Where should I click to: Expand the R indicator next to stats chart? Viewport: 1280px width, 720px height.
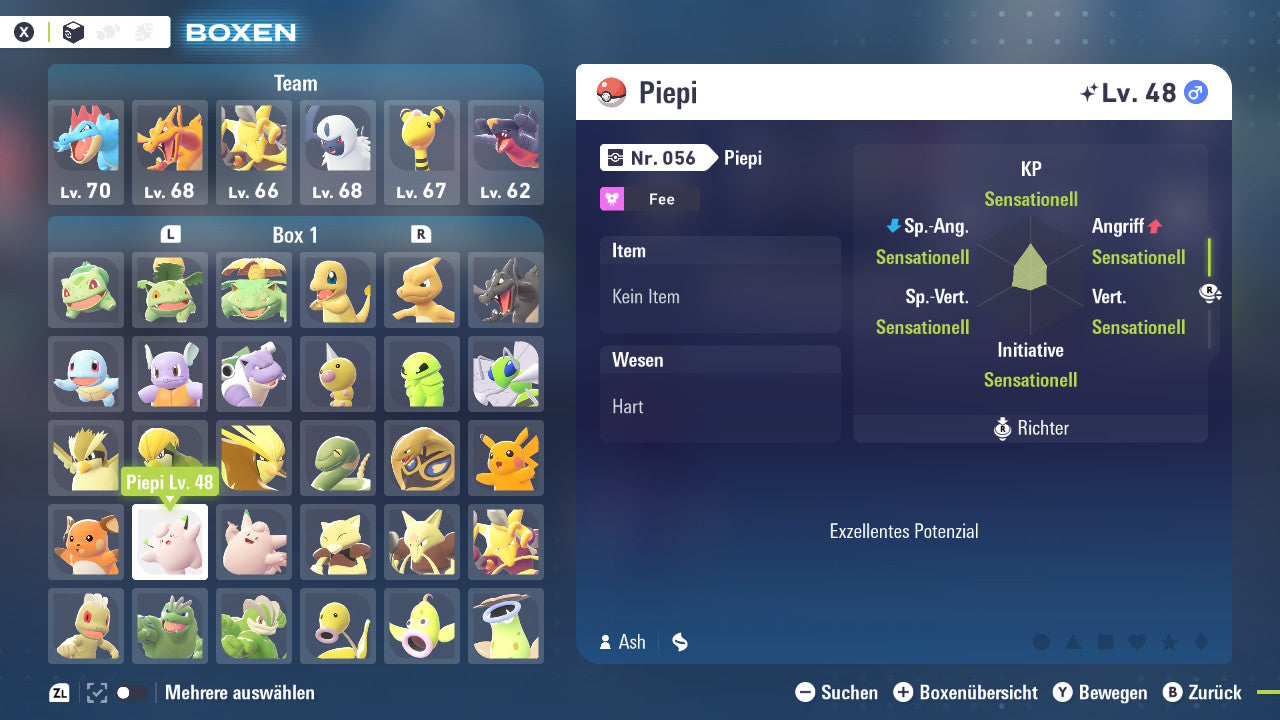click(x=1208, y=293)
